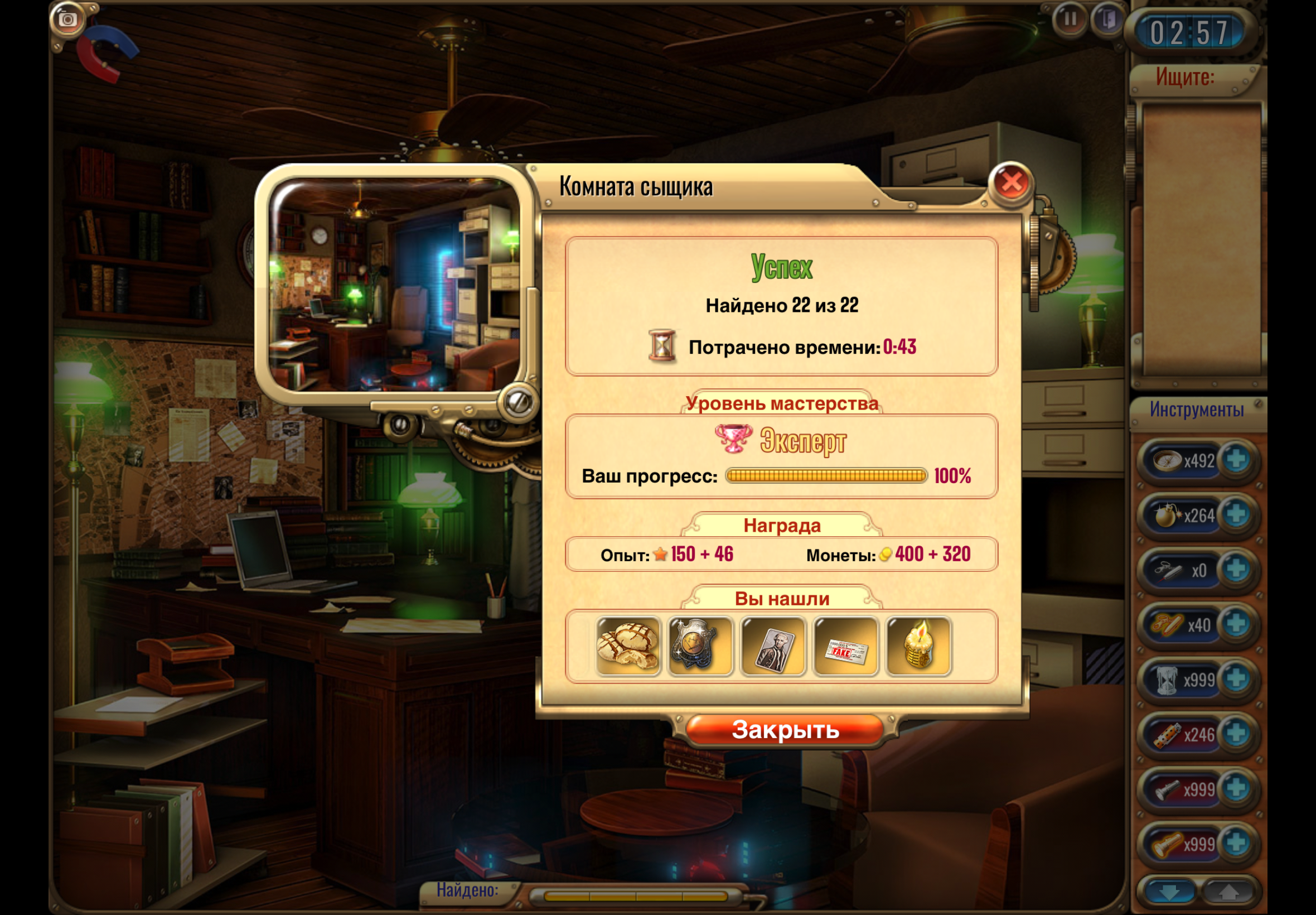Screen dimensions: 1316x915
Task: Select the FAKE banknote reward item
Action: [x=845, y=647]
